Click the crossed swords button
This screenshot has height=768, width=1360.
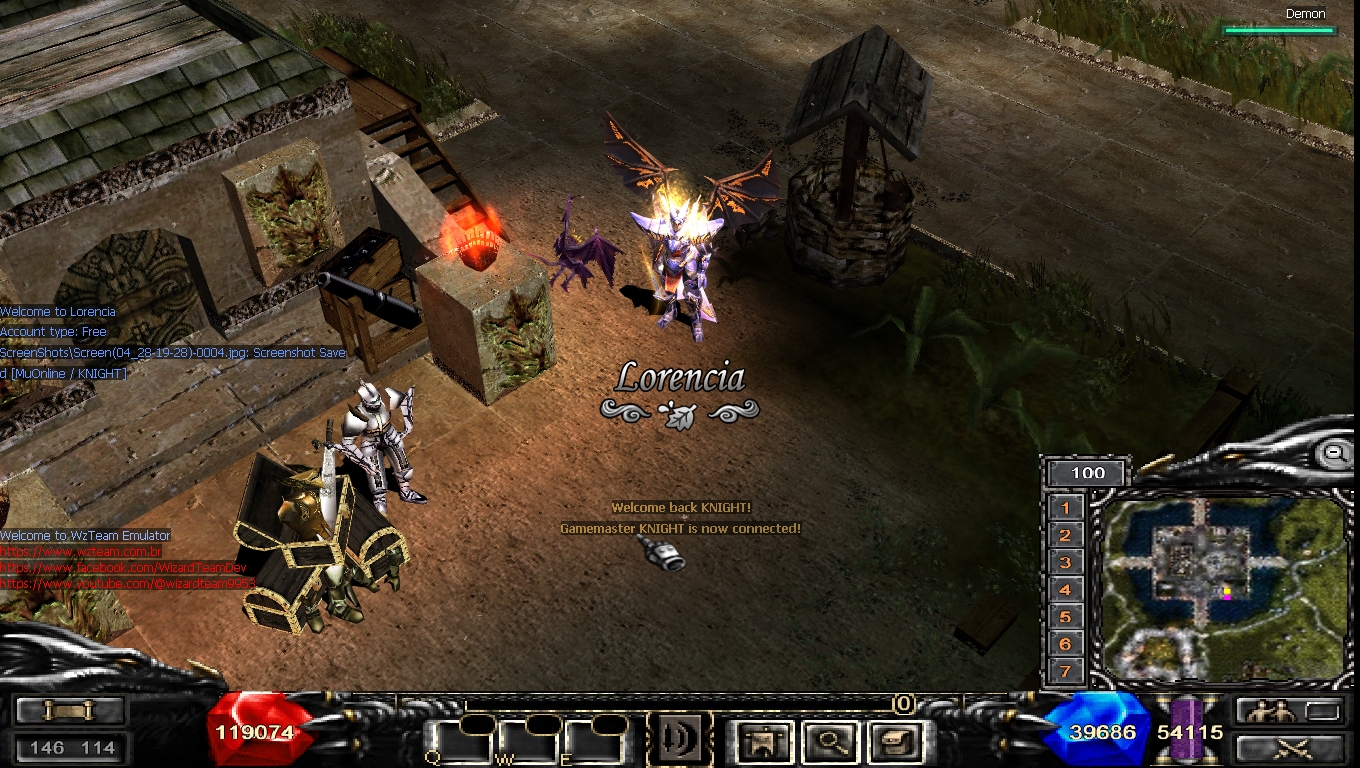coord(1289,747)
